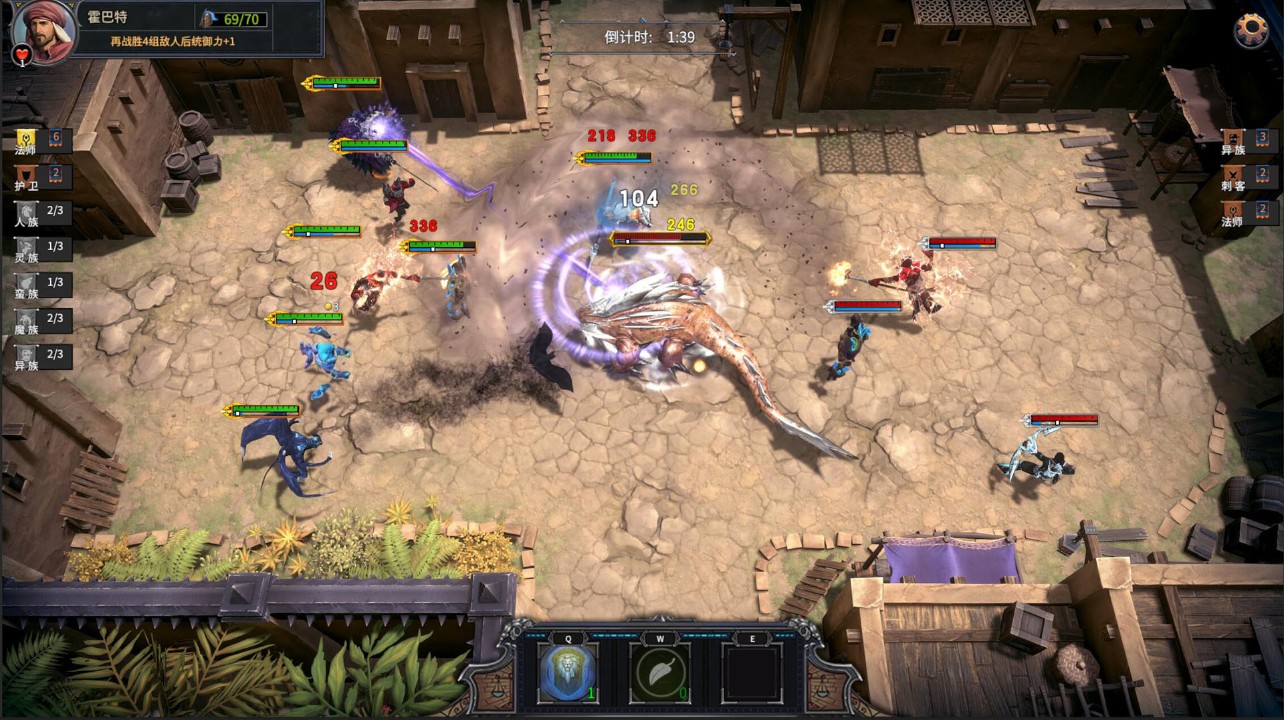Show the 魔族 race synergy

point(27,320)
